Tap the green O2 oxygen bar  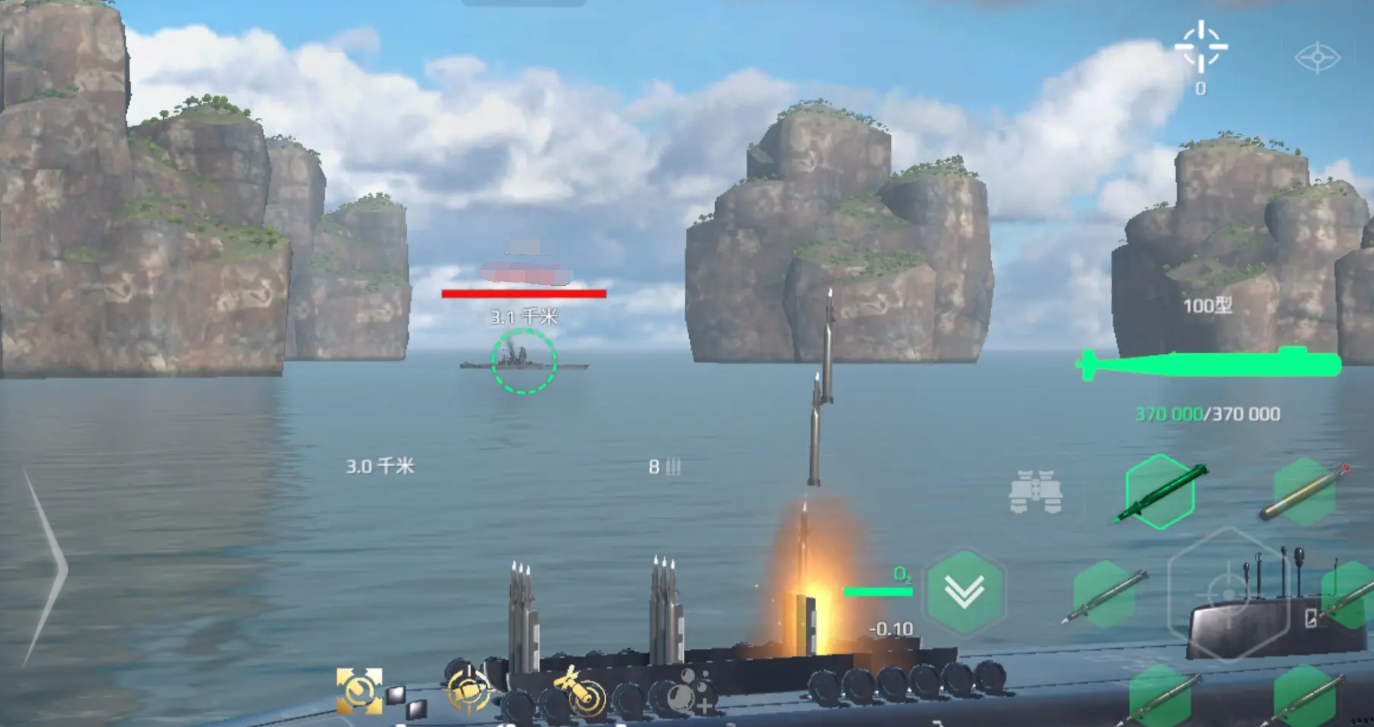880,590
